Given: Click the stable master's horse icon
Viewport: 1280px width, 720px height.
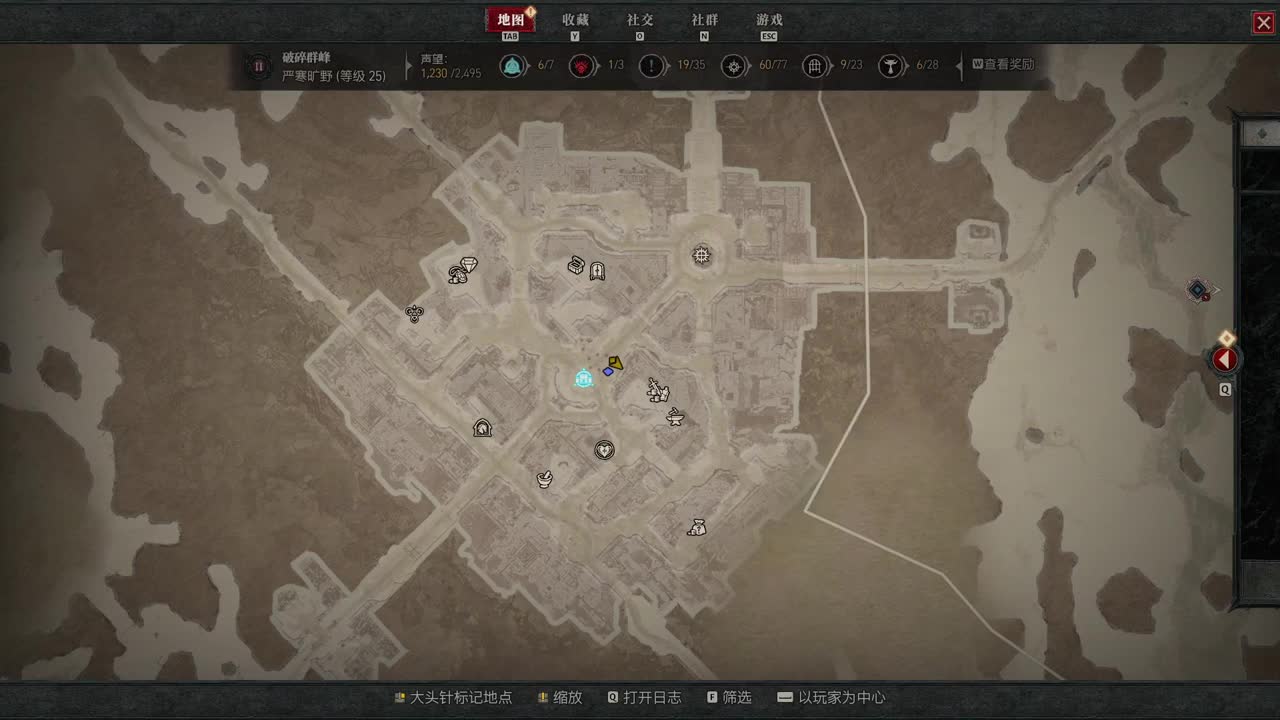Looking at the screenshot, I should coord(482,427).
